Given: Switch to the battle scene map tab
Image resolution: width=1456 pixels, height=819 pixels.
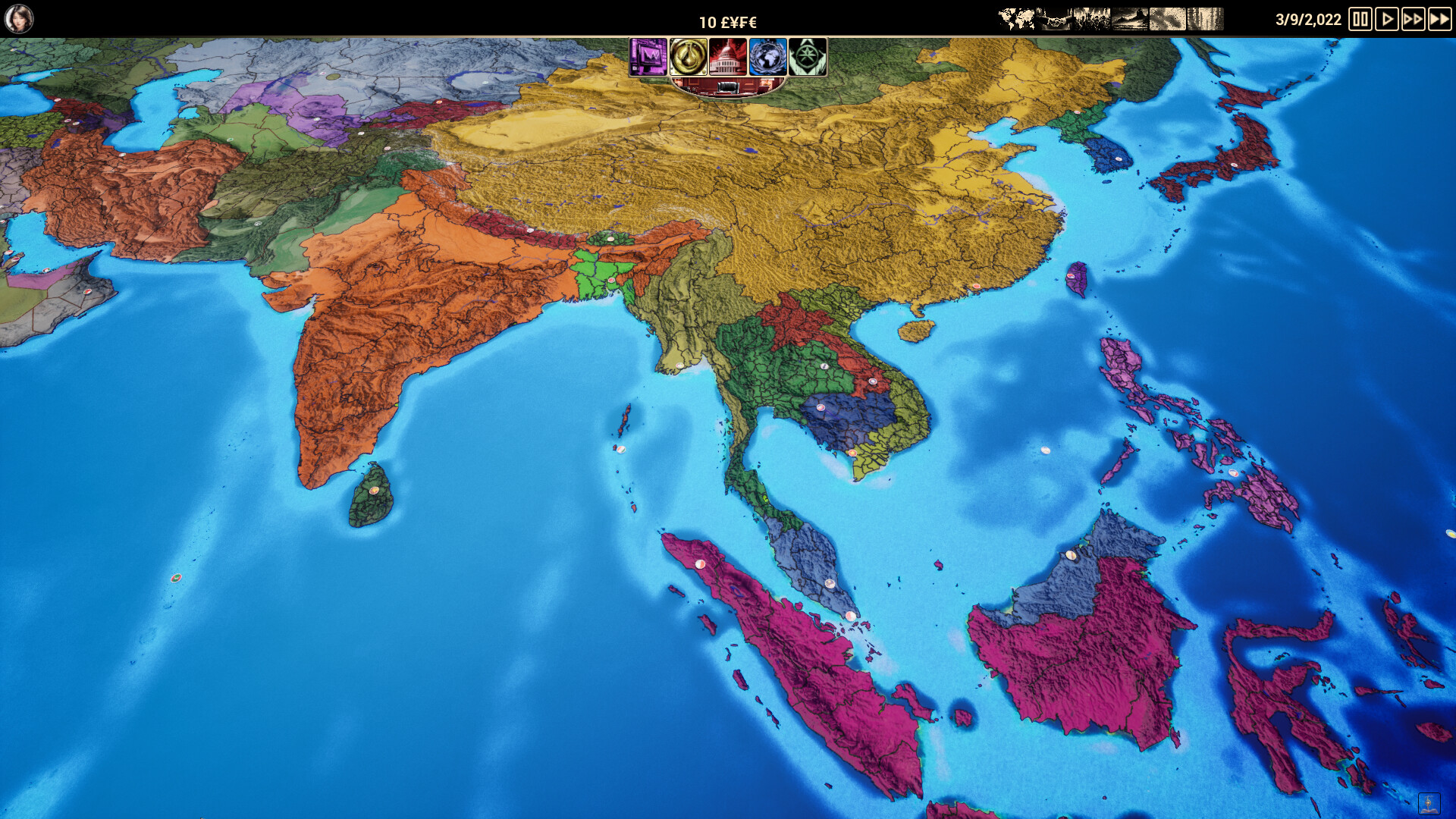Looking at the screenshot, I should tap(1090, 17).
